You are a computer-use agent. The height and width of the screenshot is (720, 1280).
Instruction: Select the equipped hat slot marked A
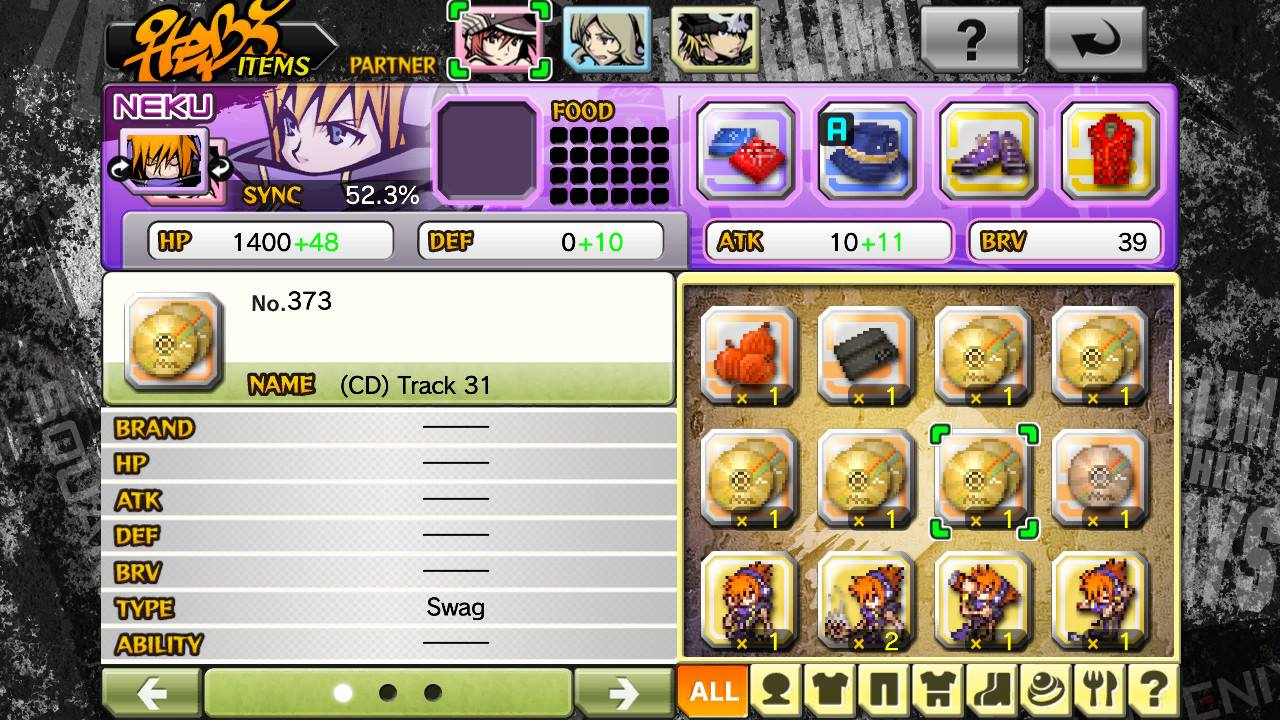coord(866,150)
